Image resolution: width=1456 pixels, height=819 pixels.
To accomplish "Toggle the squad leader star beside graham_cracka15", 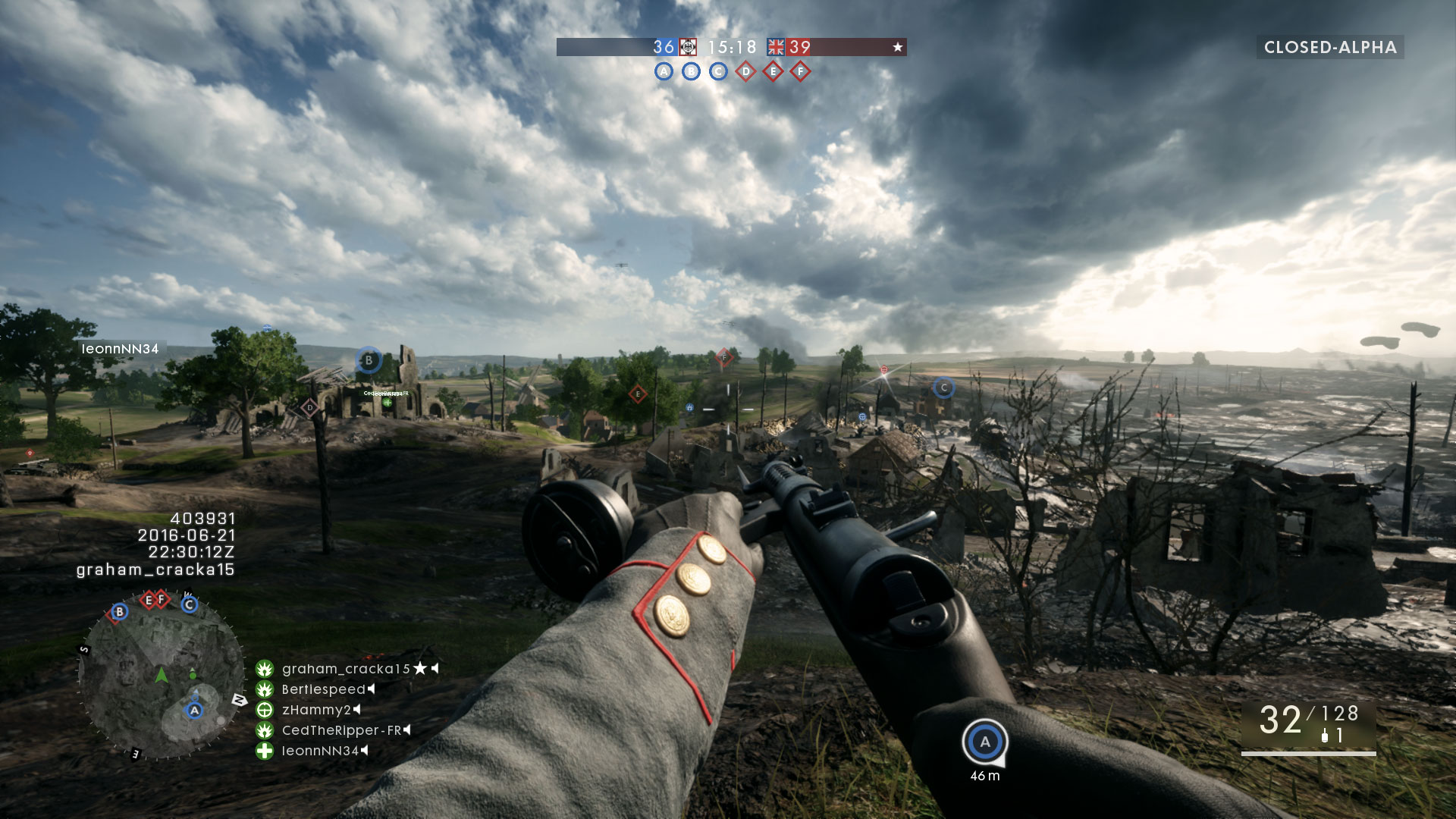I will coord(420,669).
